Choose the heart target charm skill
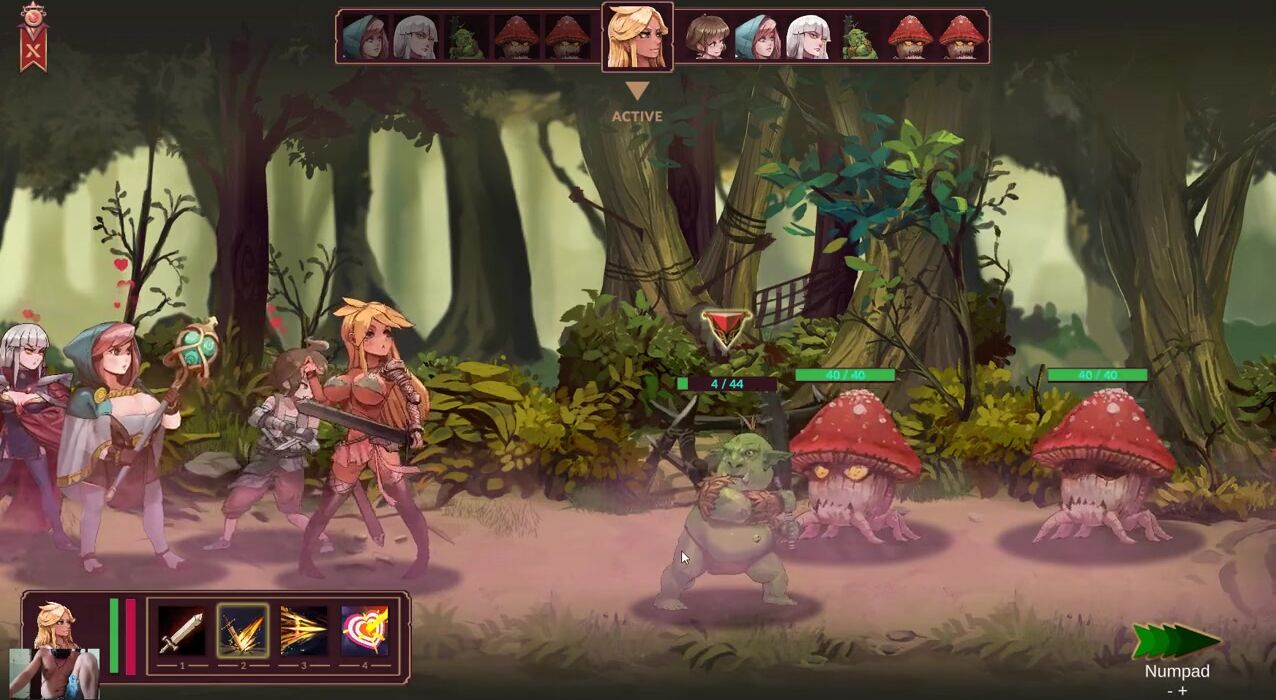 pos(365,632)
